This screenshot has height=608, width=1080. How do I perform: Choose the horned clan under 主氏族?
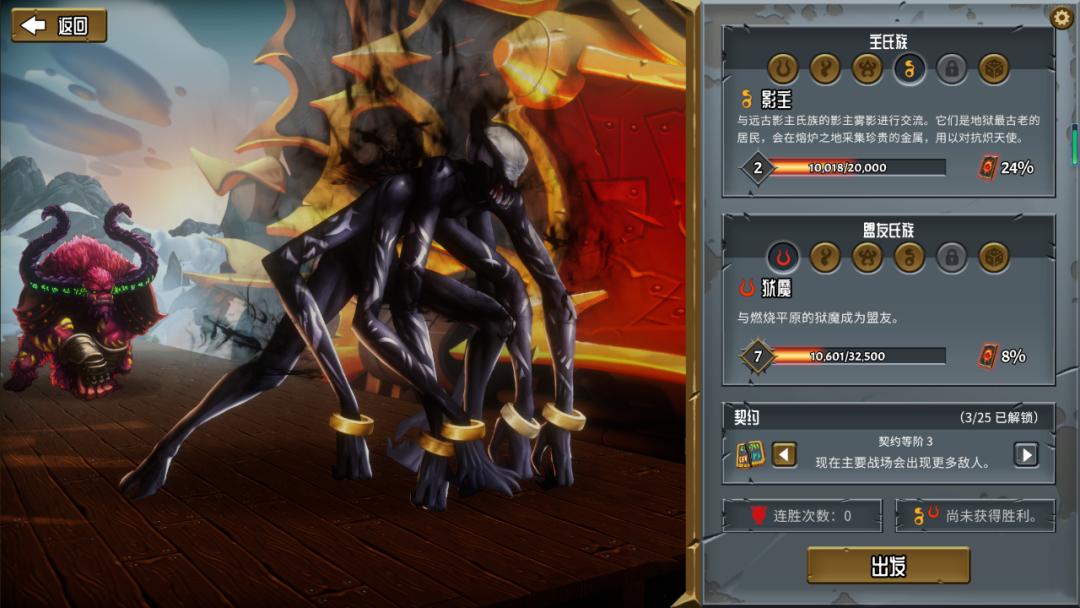(783, 69)
